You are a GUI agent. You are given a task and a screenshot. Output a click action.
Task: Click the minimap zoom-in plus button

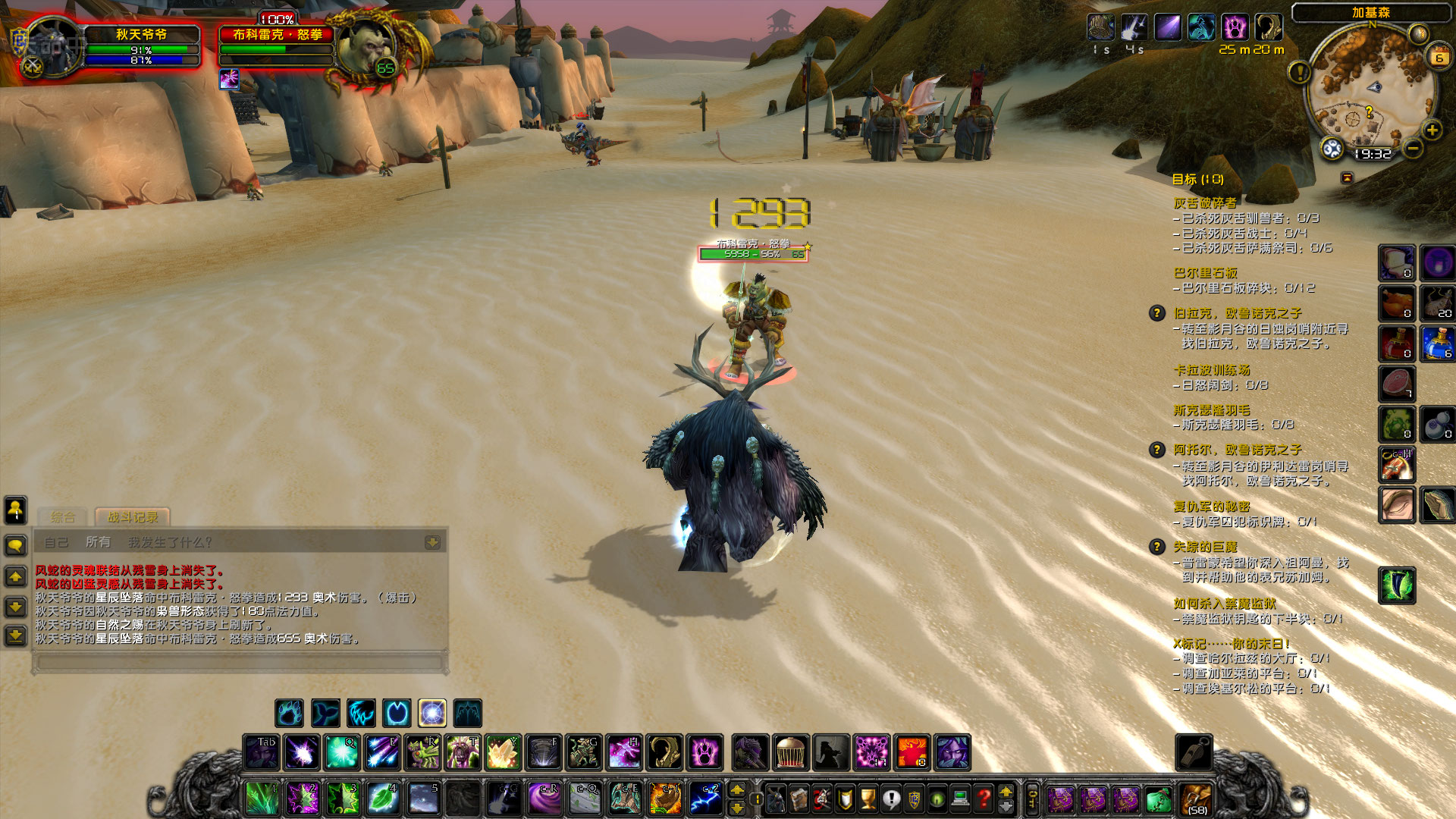1432,130
